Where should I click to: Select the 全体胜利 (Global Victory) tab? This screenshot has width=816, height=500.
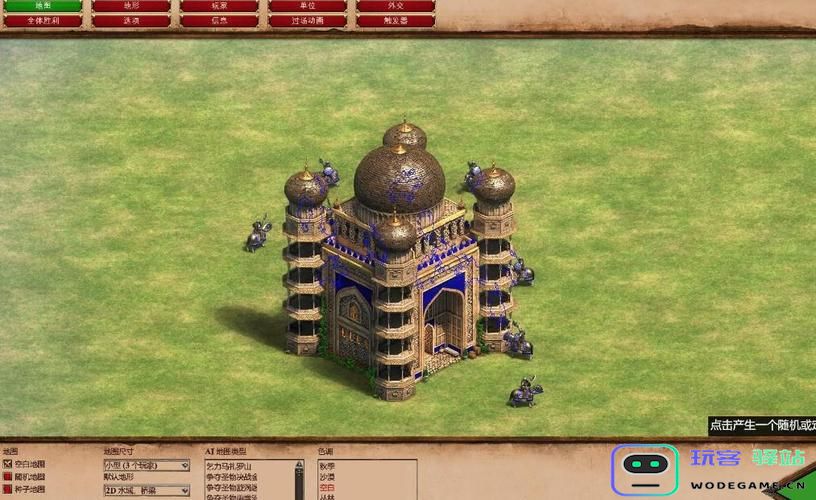(x=42, y=20)
